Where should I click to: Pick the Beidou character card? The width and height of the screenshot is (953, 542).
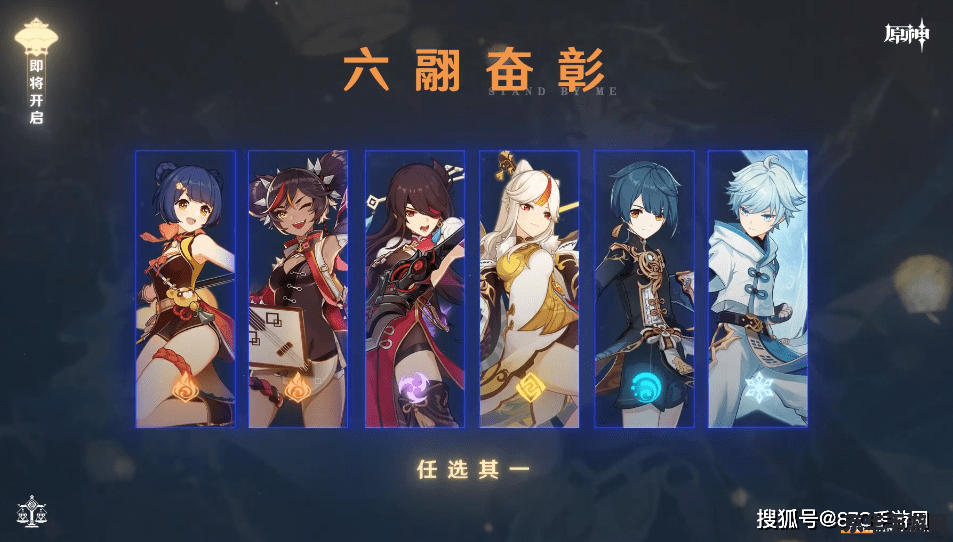click(x=414, y=289)
